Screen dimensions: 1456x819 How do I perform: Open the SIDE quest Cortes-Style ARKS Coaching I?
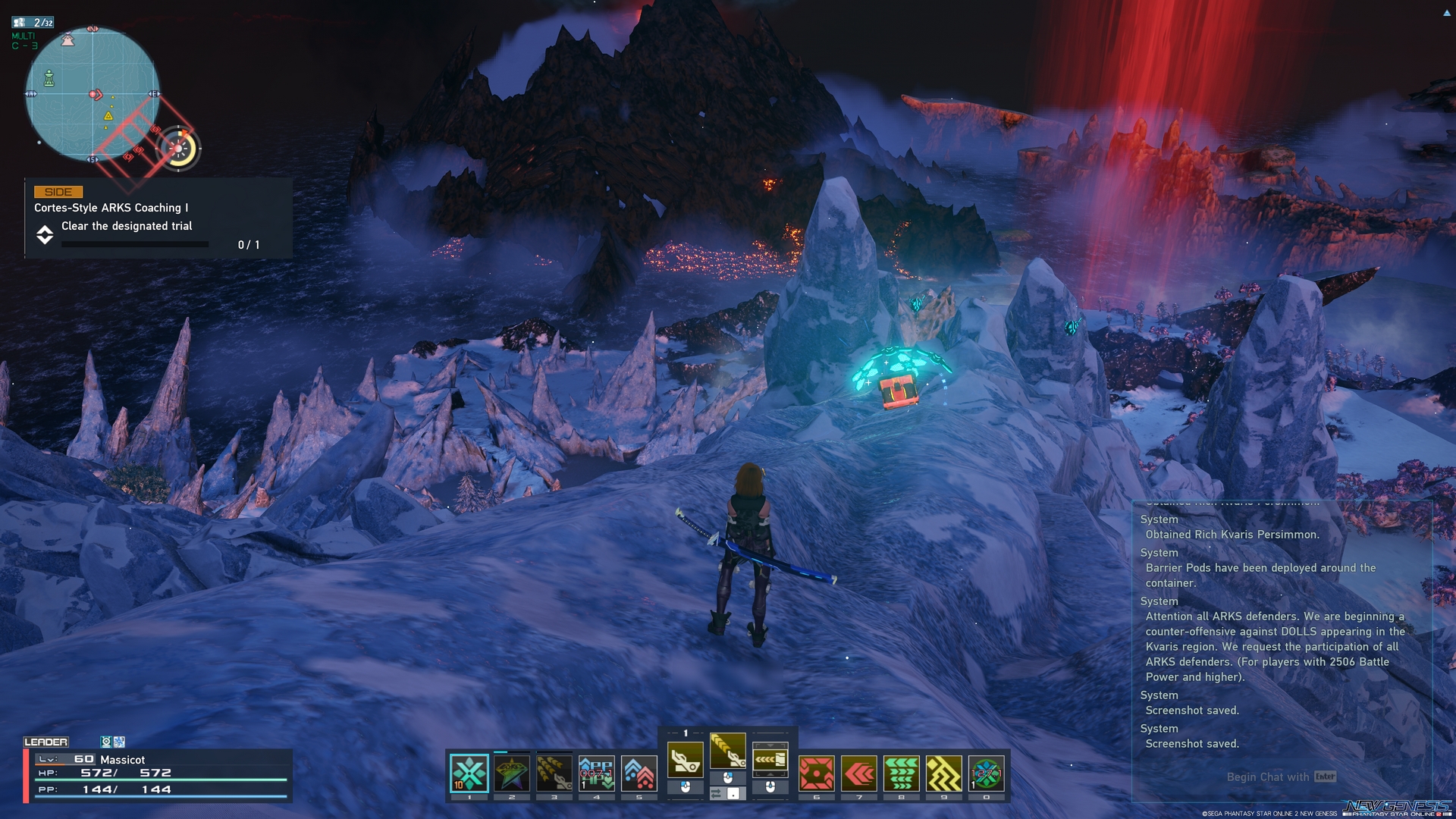pos(110,206)
